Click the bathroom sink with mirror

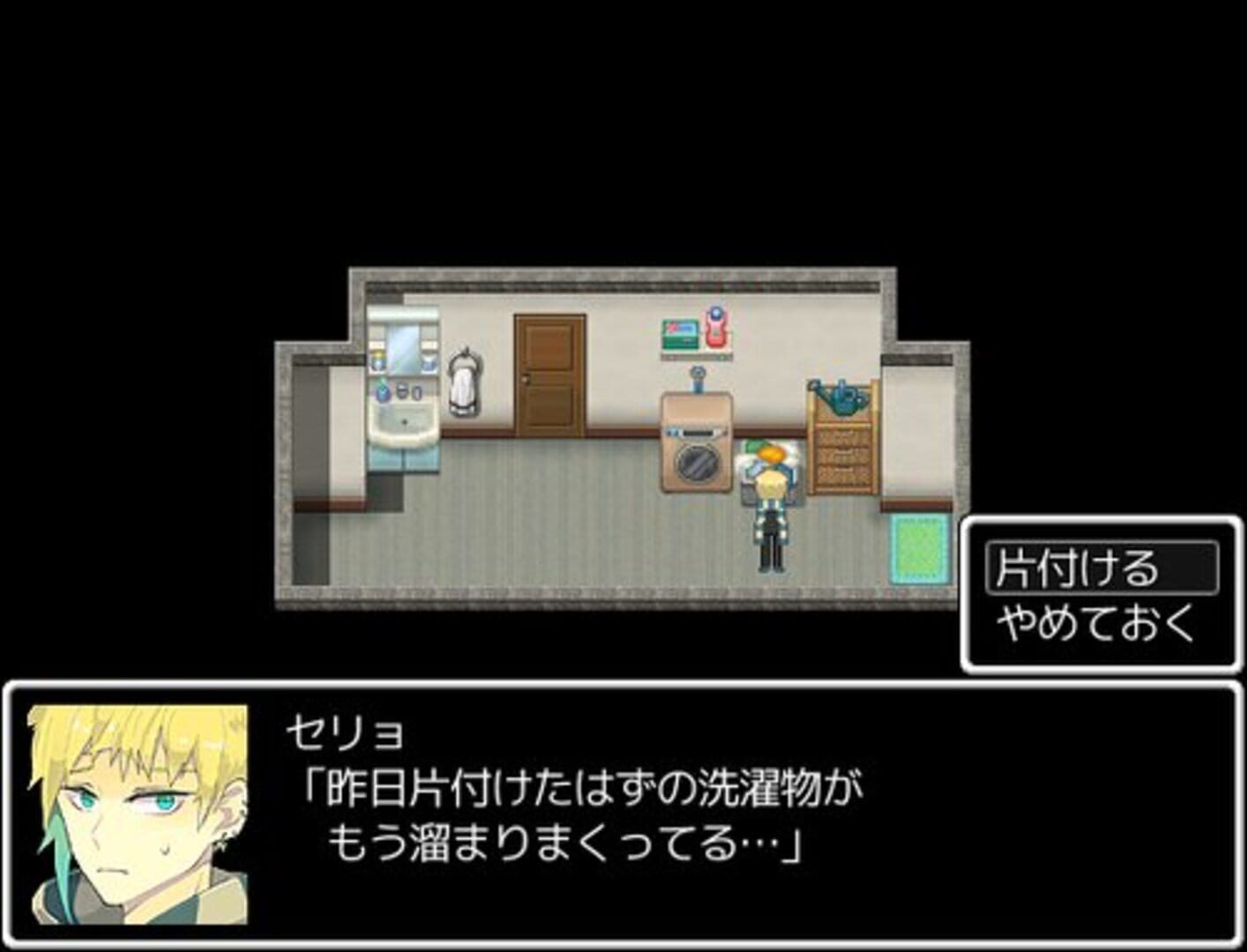point(404,388)
